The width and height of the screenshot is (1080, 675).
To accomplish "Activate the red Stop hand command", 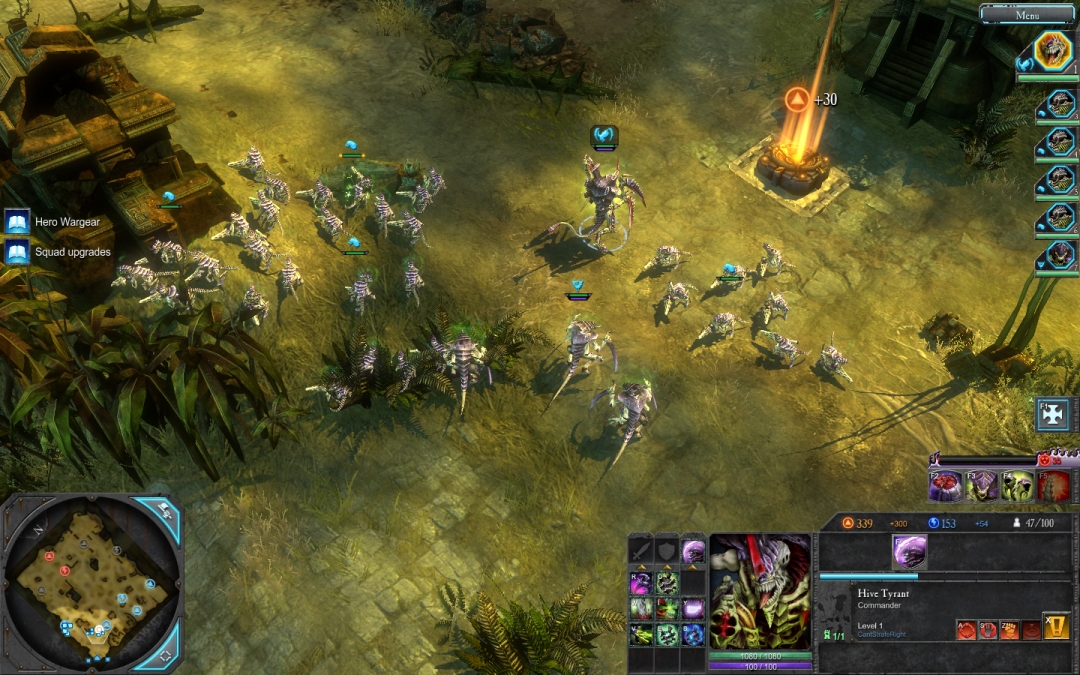I will (987, 630).
